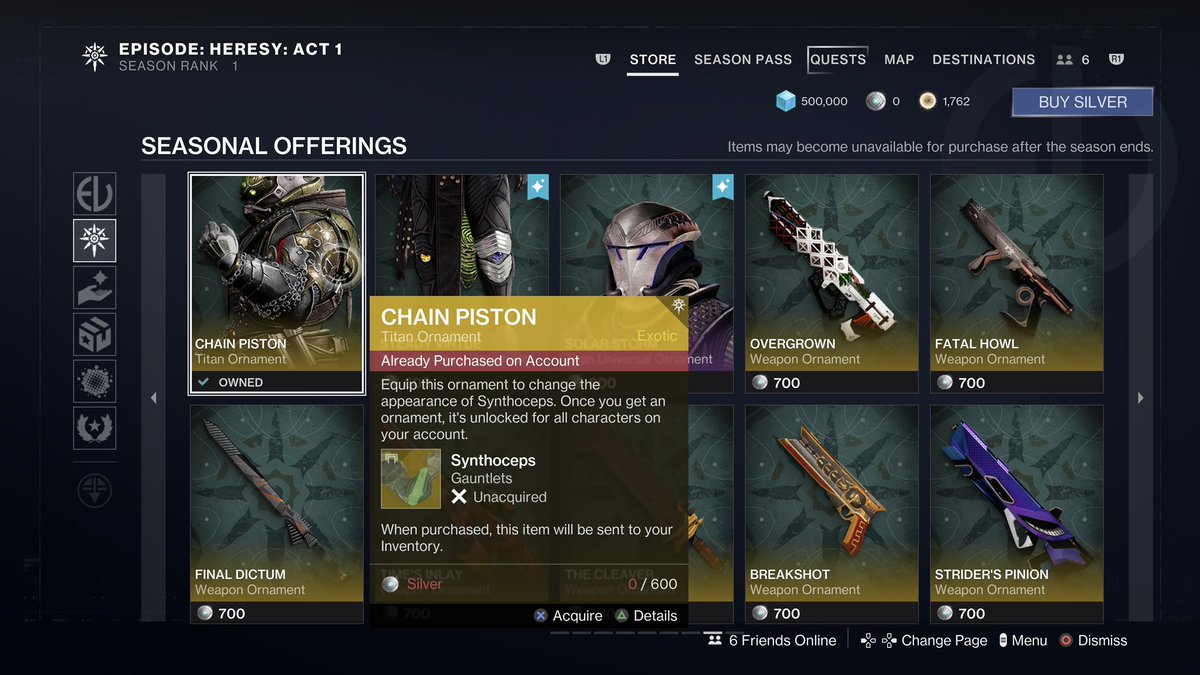Click the Buy Silver button
The width and height of the screenshot is (1200, 675).
point(1082,102)
